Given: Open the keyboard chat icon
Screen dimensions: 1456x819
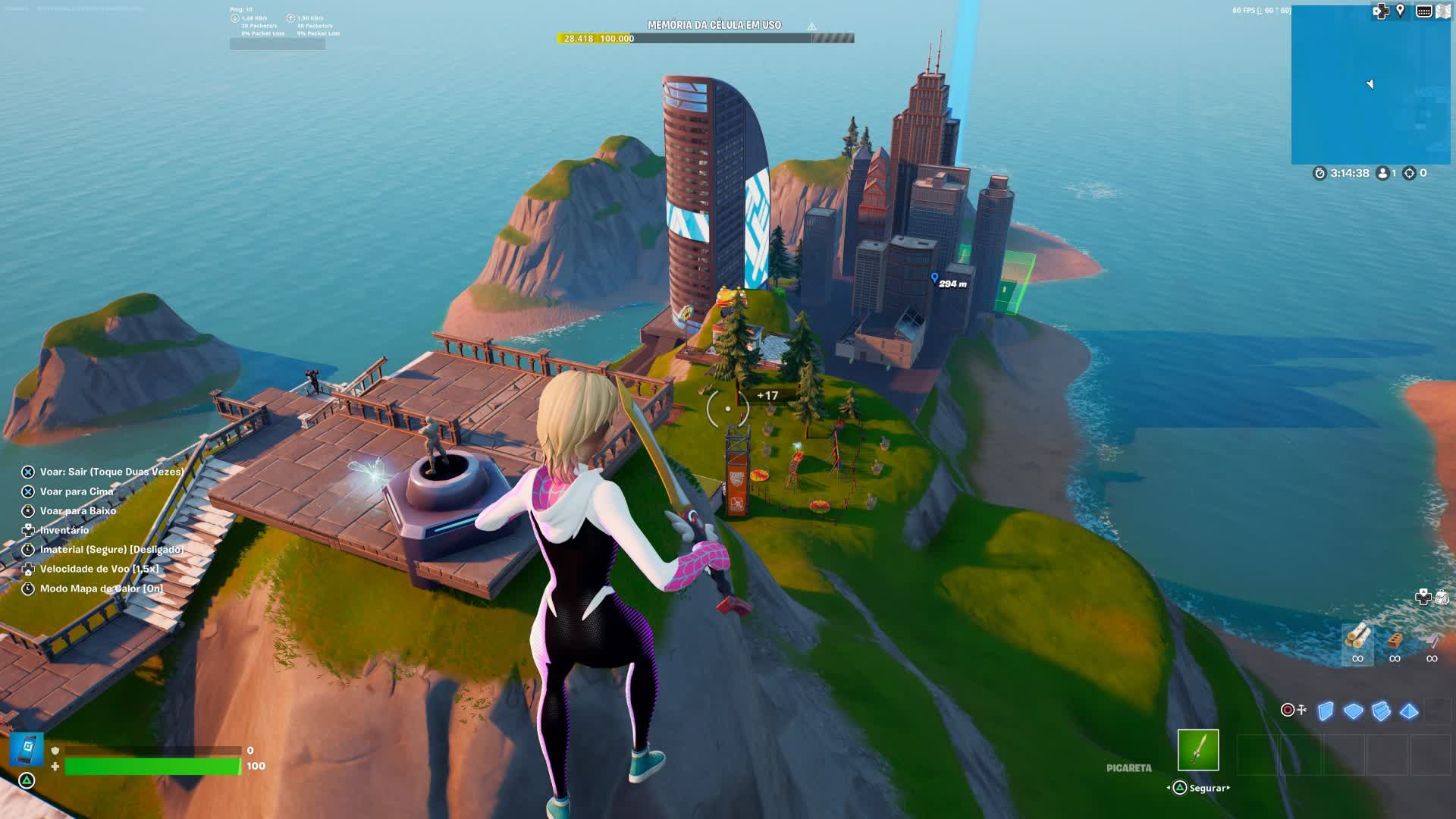Looking at the screenshot, I should point(1423,11).
